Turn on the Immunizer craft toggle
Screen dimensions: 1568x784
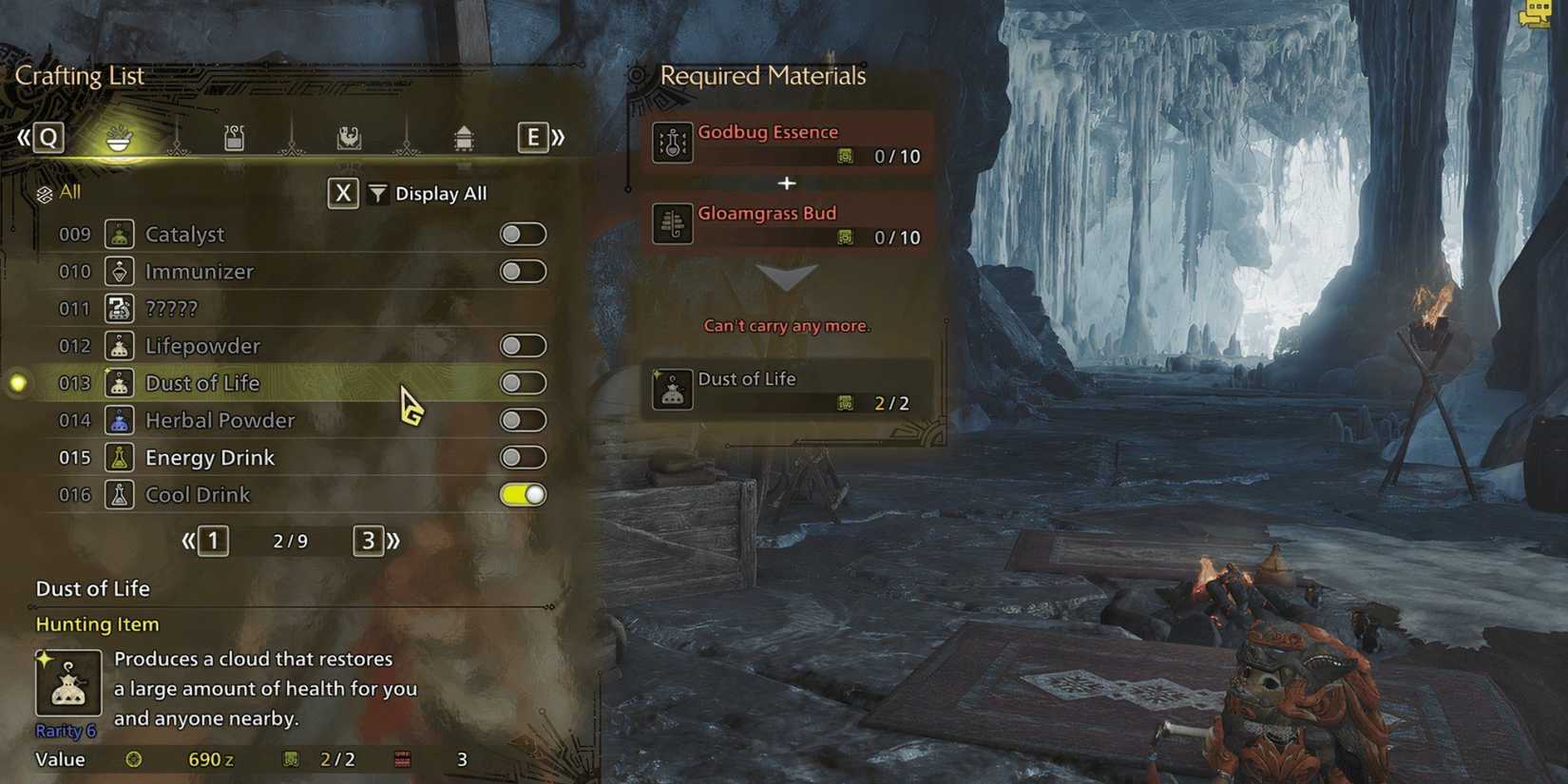pos(523,272)
